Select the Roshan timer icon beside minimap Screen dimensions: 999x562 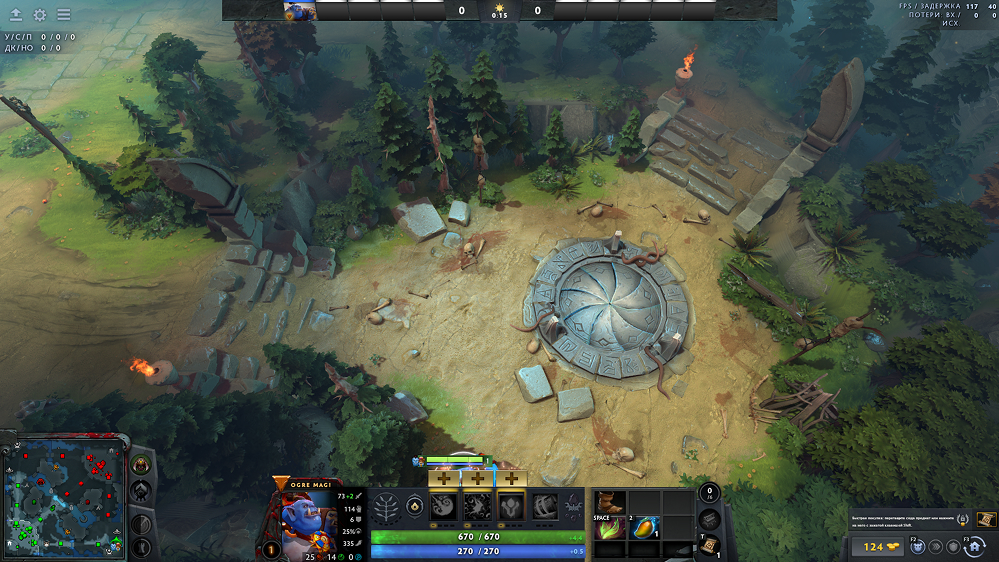point(141,465)
